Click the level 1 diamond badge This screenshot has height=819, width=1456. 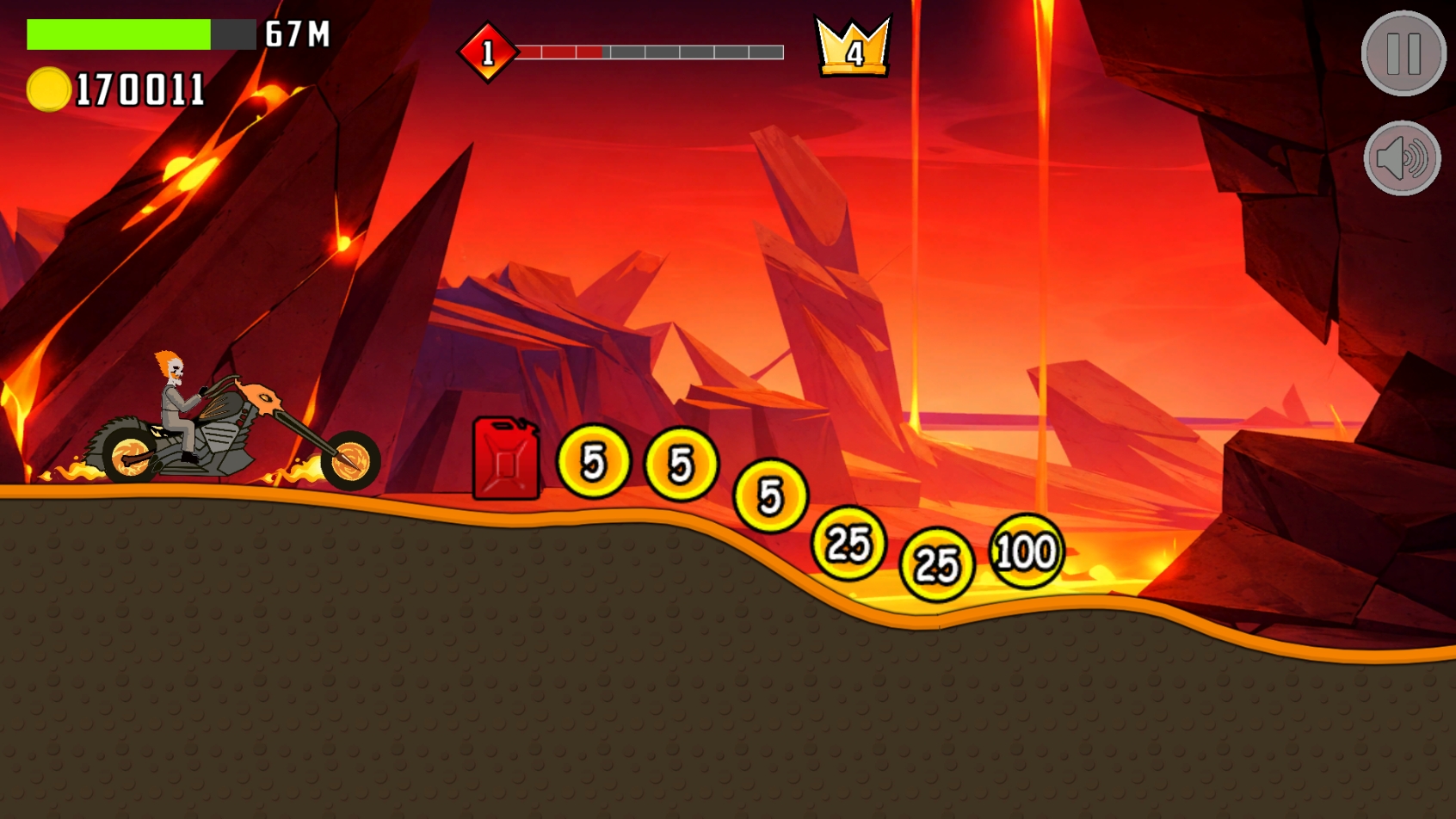pyautogui.click(x=487, y=52)
